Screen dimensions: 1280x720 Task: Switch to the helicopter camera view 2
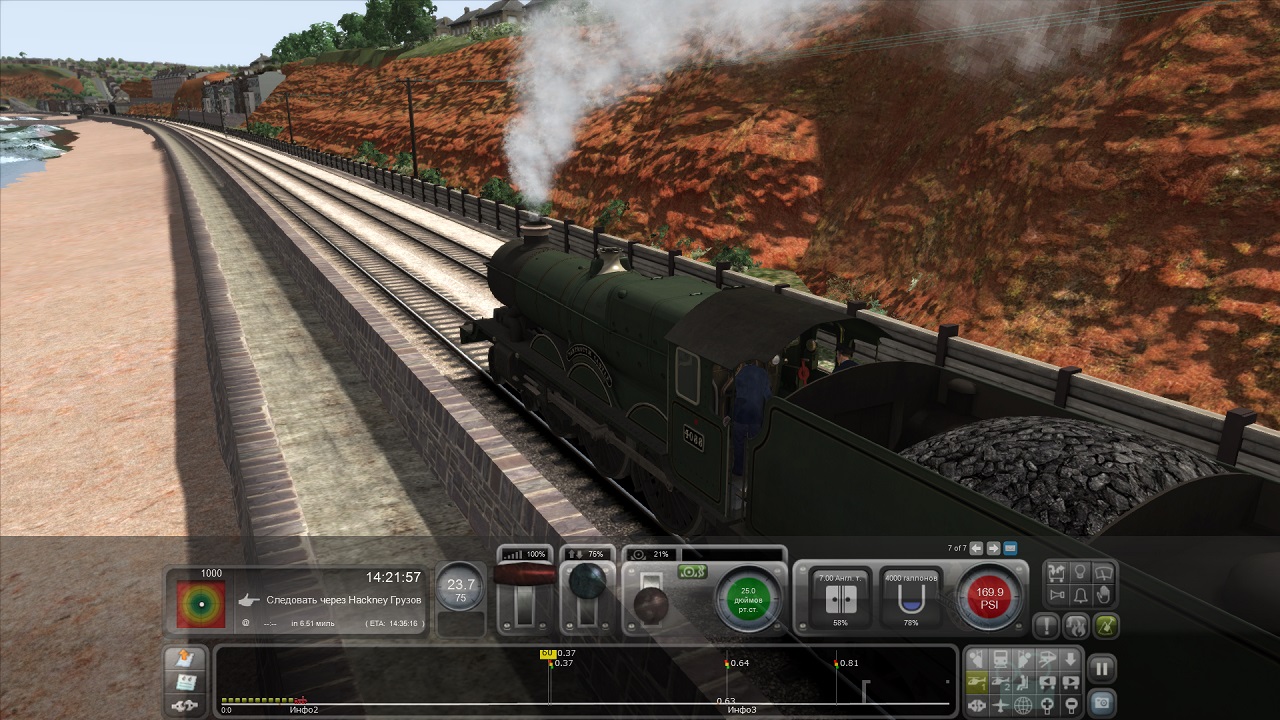coord(999,682)
